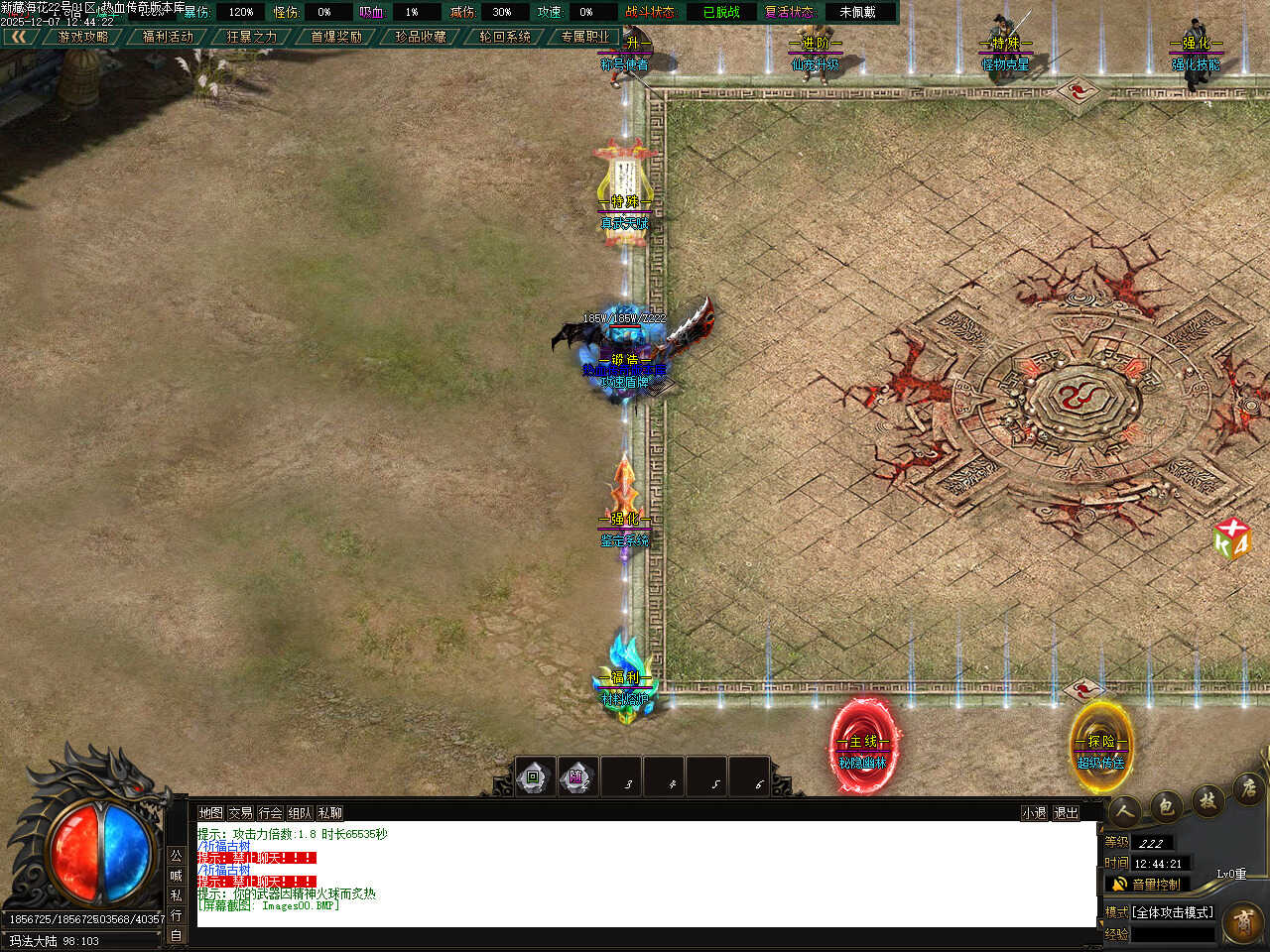The height and width of the screenshot is (952, 1270).
Task: Collapse the top menu with the double-arrow button
Action: (18, 37)
